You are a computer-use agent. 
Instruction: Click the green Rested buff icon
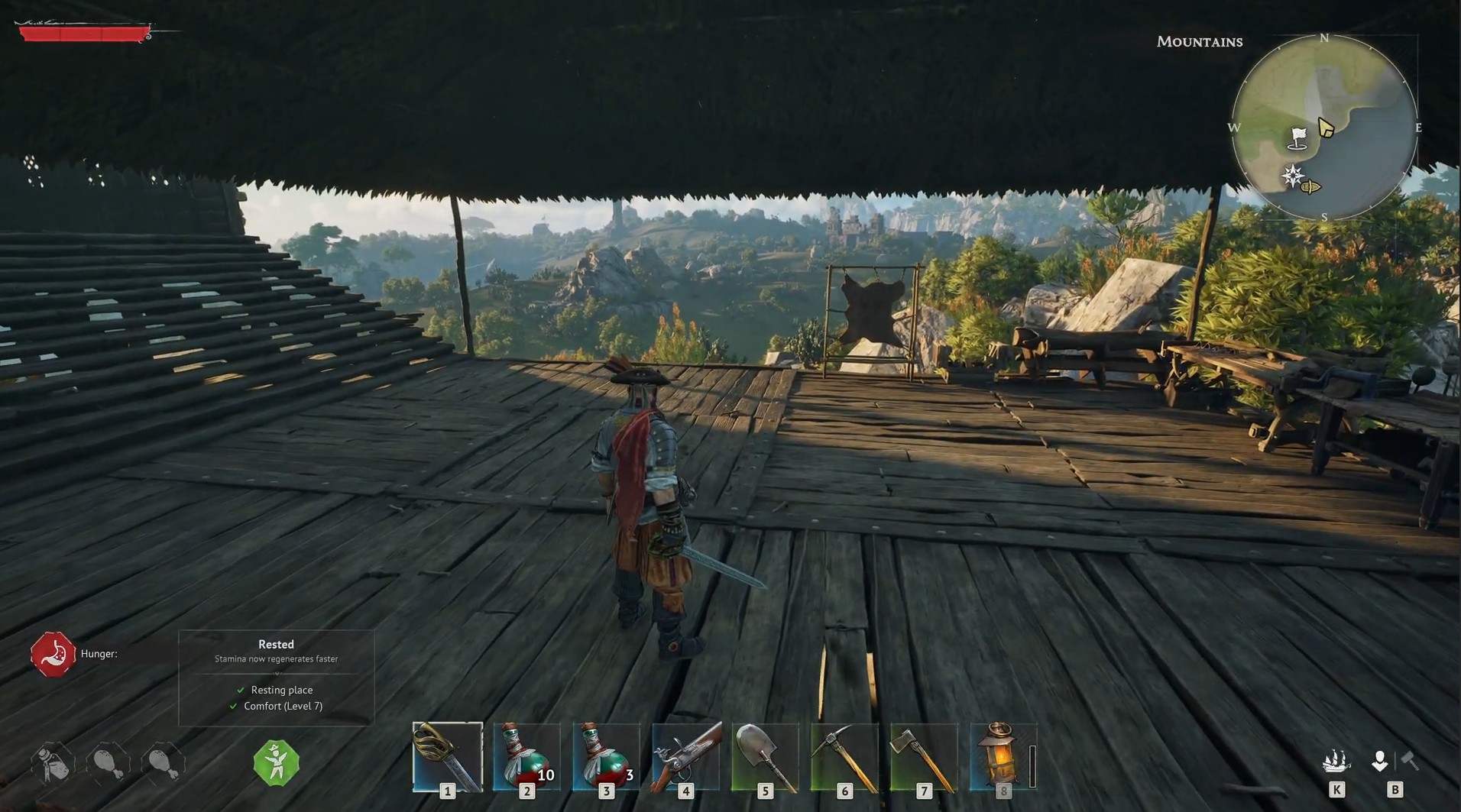click(x=276, y=762)
